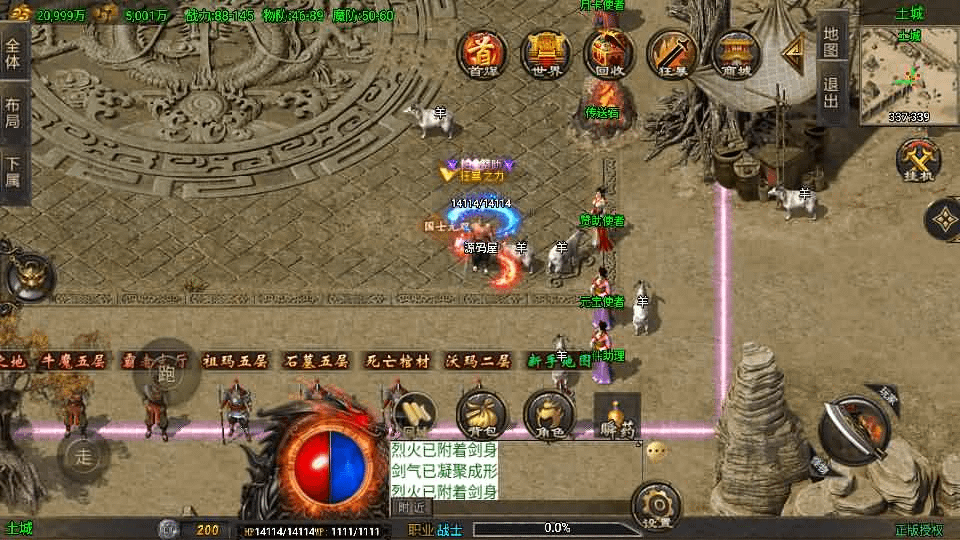
Task: Activate the 狂暴 berserk sword icon
Action: pos(671,54)
